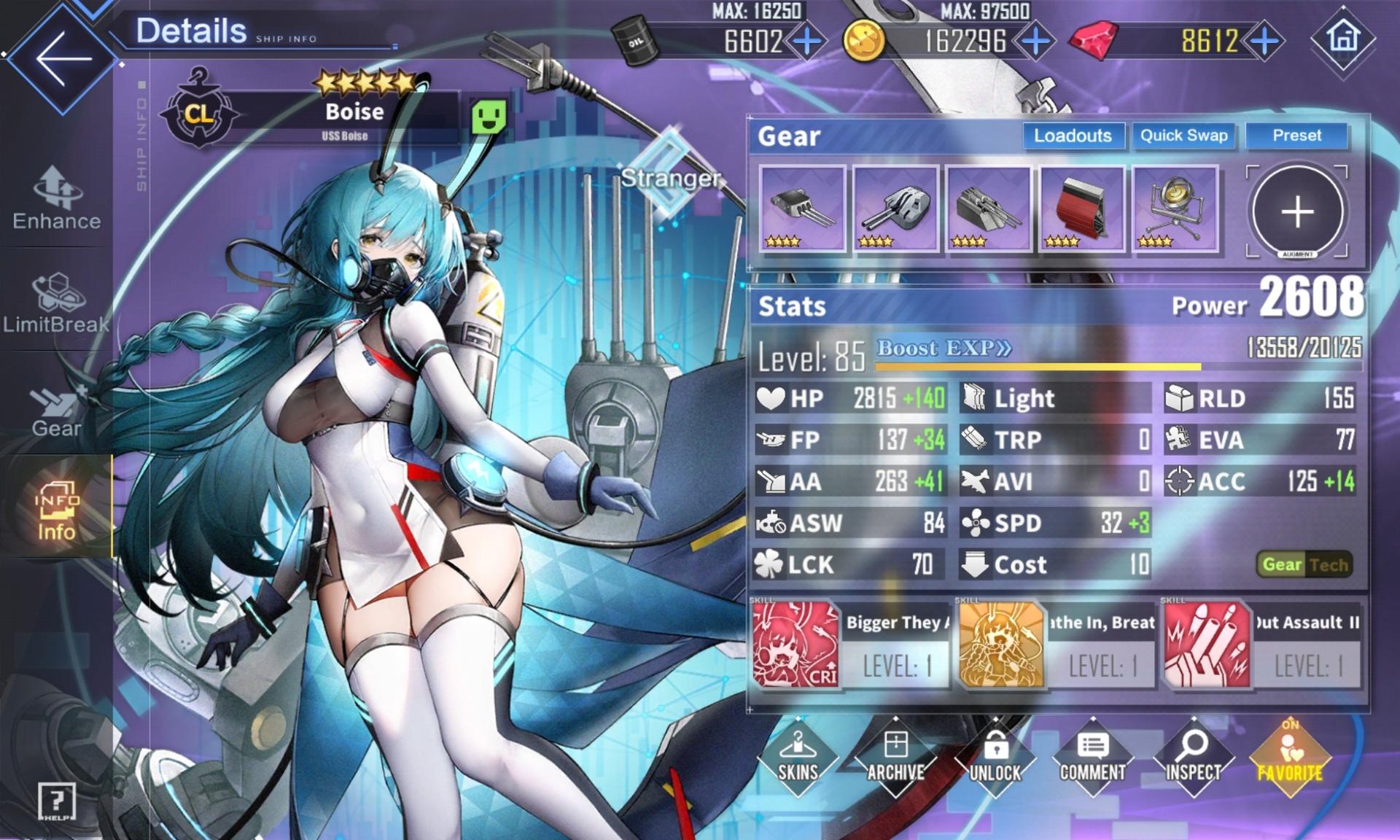Boost EXP for Boise
Image resolution: width=1400 pixels, height=840 pixels.
click(x=944, y=348)
